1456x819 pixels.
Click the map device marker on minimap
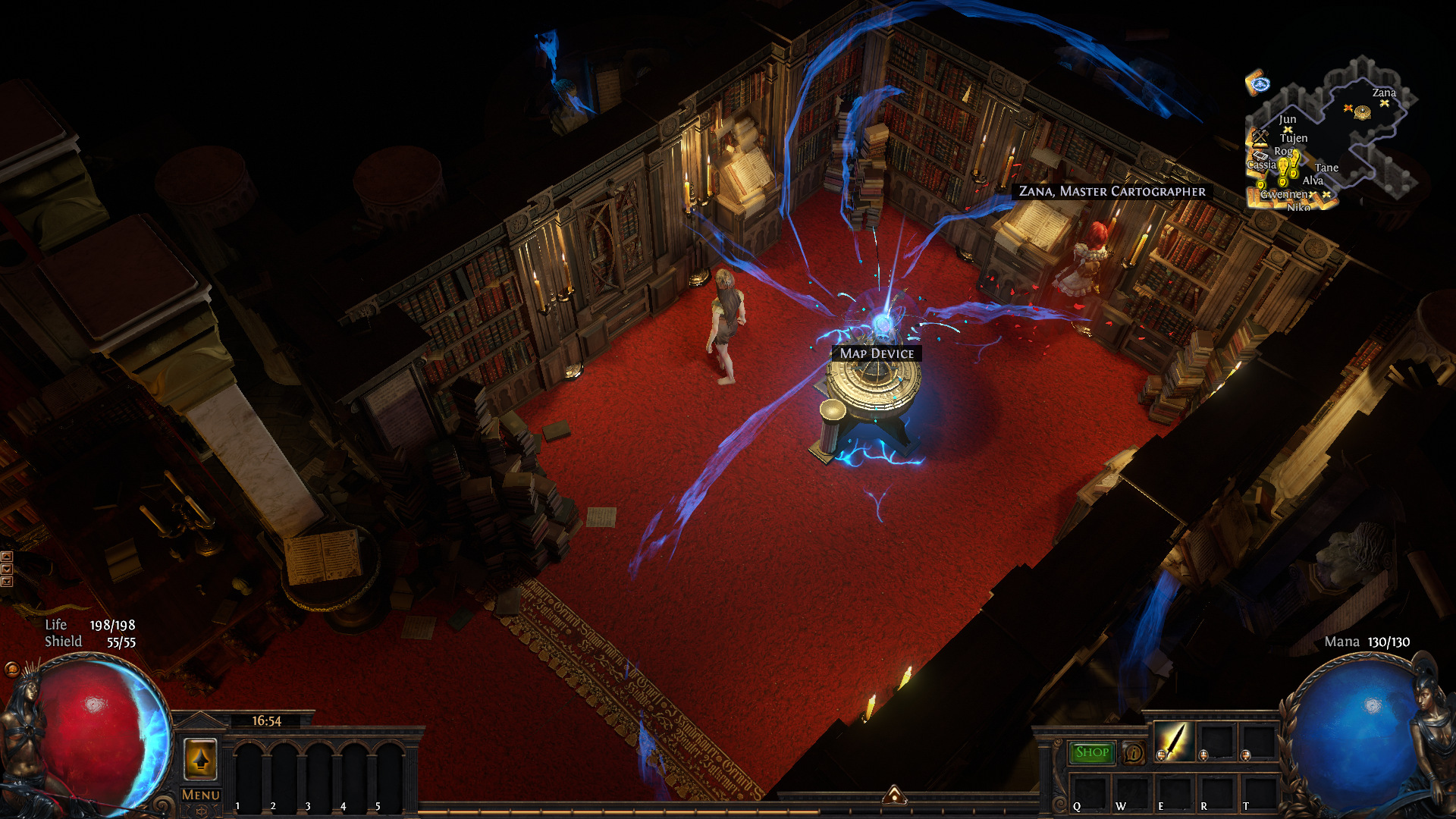coord(1363,113)
